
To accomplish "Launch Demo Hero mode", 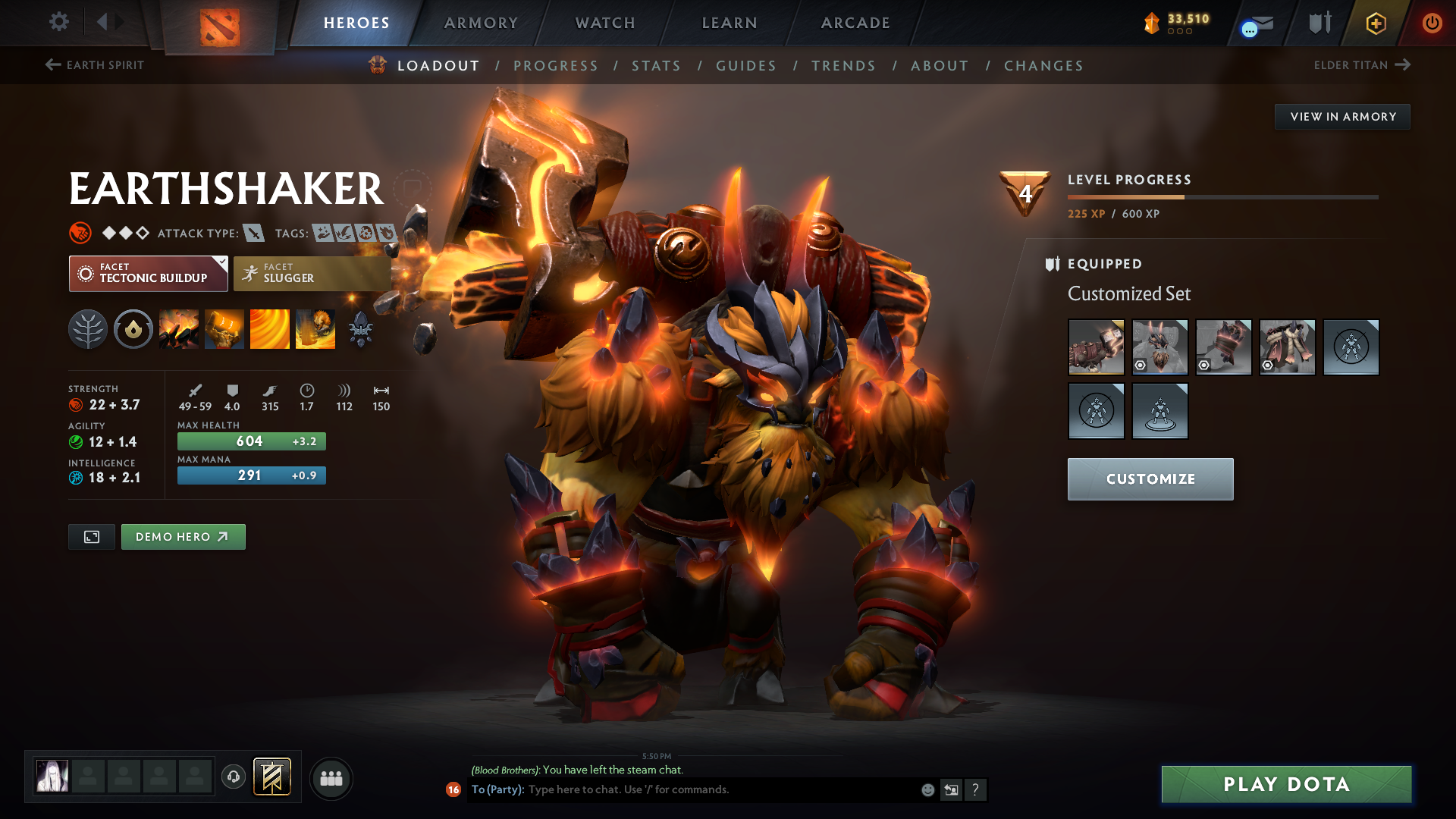I will click(183, 537).
